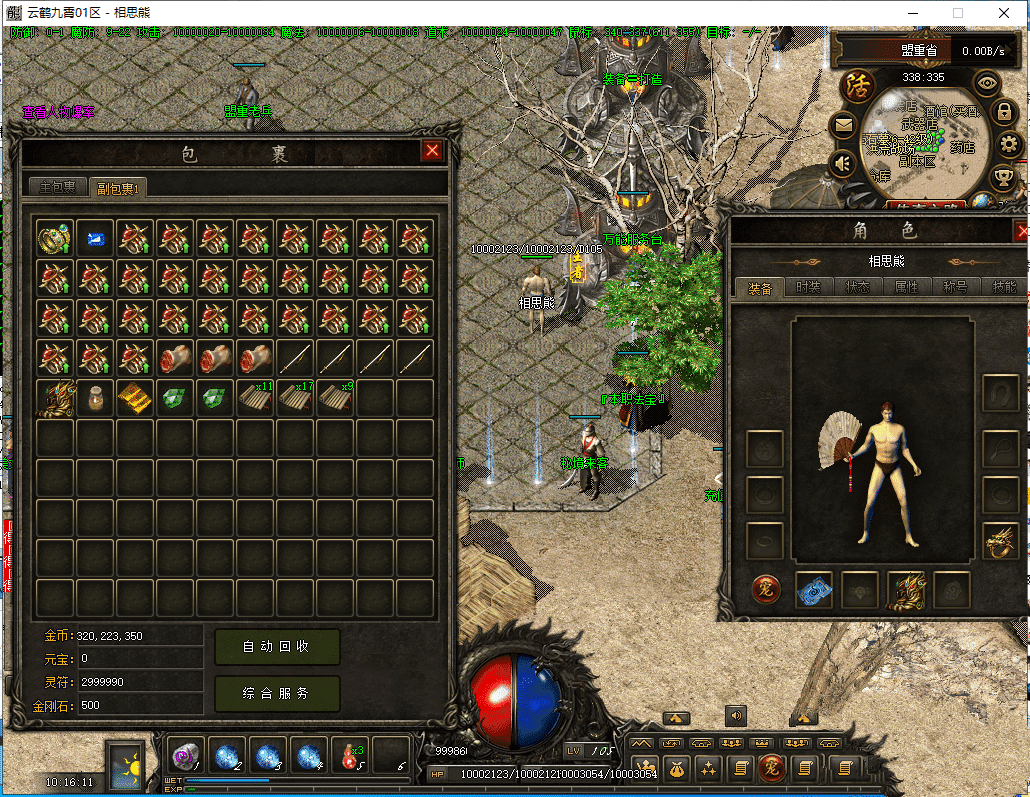The width and height of the screenshot is (1030, 797).
Task: Select the golden jeweled ring in inventory
Action: [55, 239]
